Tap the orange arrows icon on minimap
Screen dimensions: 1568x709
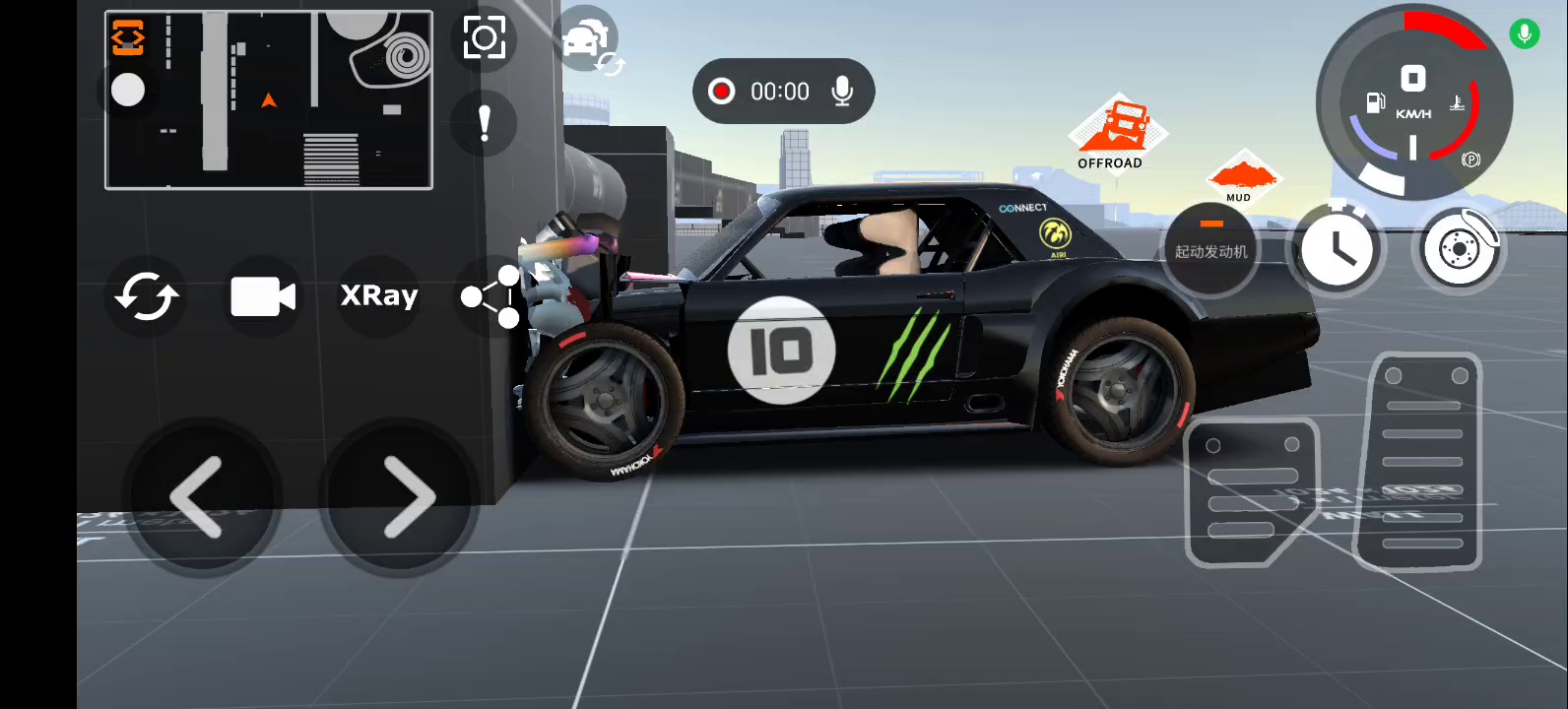[x=128, y=37]
